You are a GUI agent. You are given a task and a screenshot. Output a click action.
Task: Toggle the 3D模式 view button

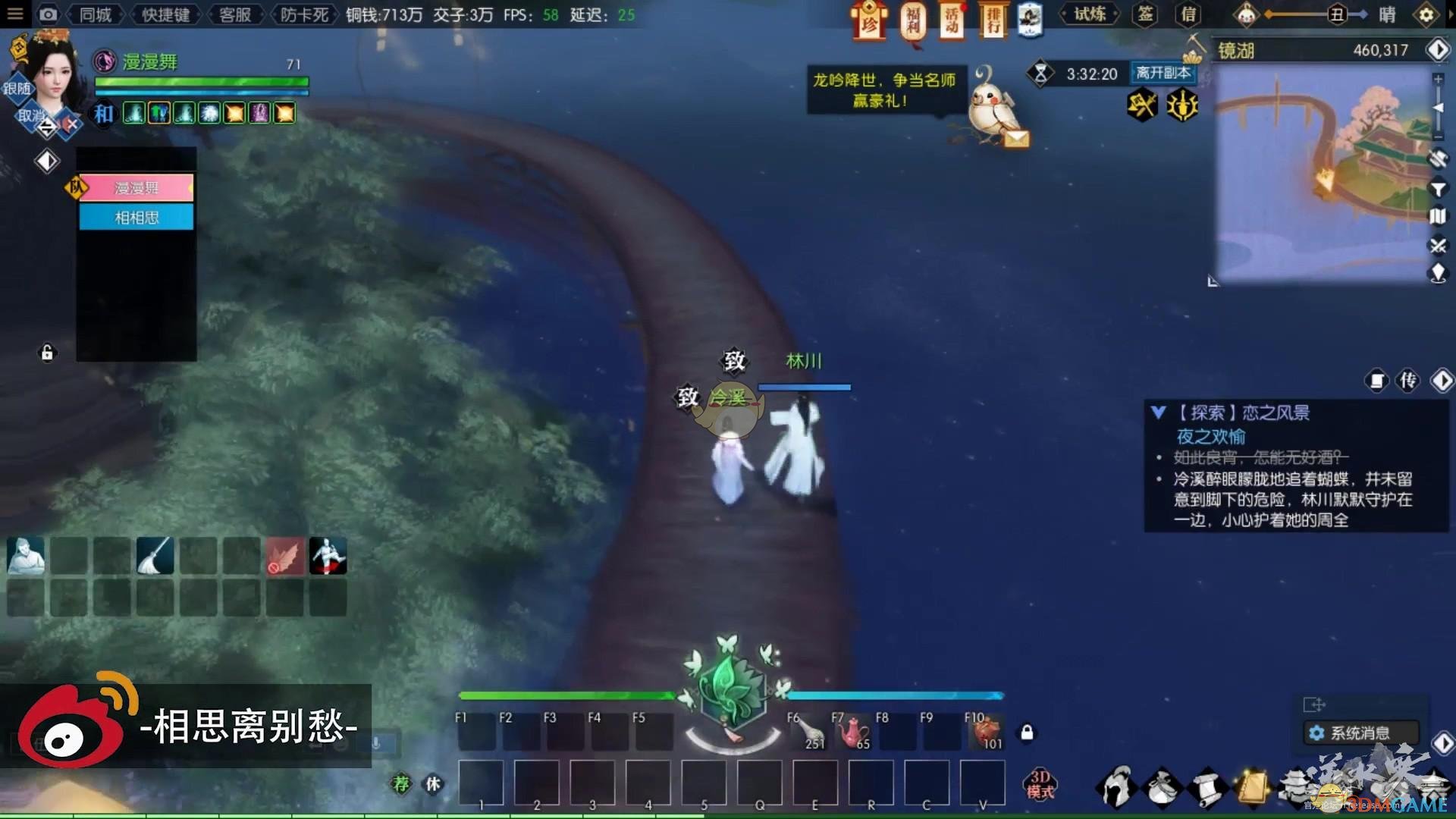click(1040, 784)
